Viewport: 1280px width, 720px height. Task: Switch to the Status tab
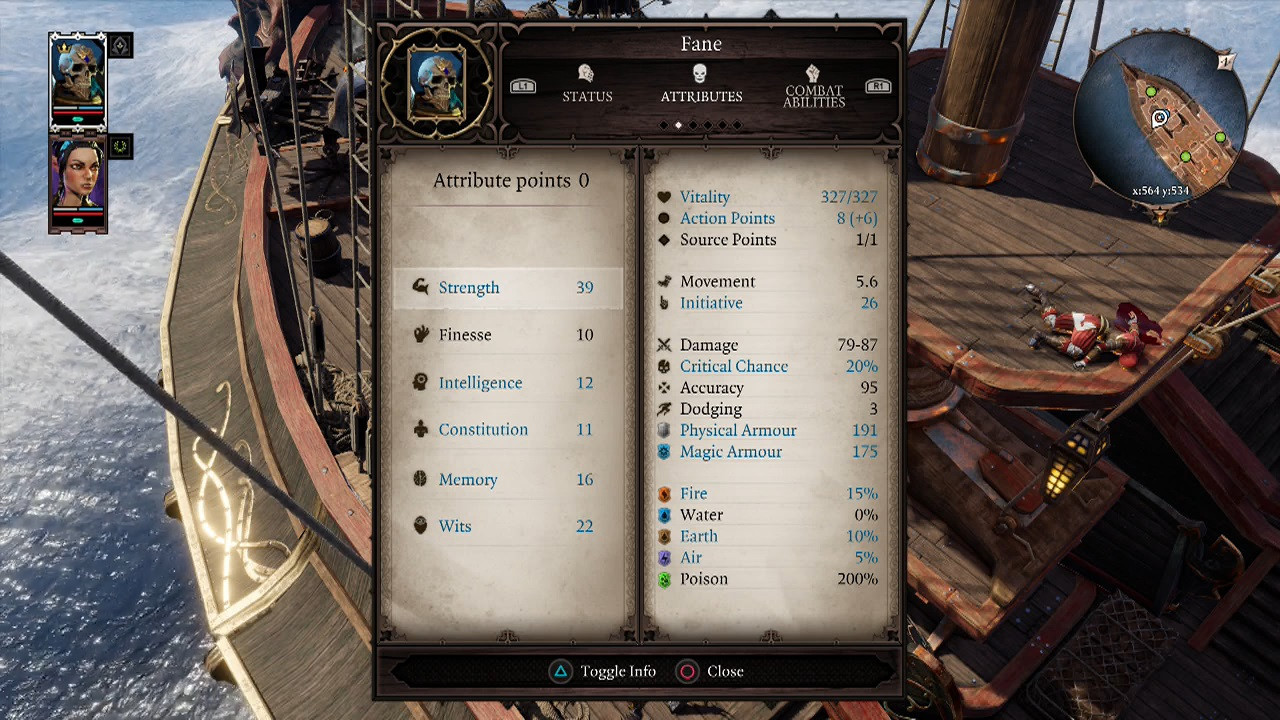click(587, 84)
